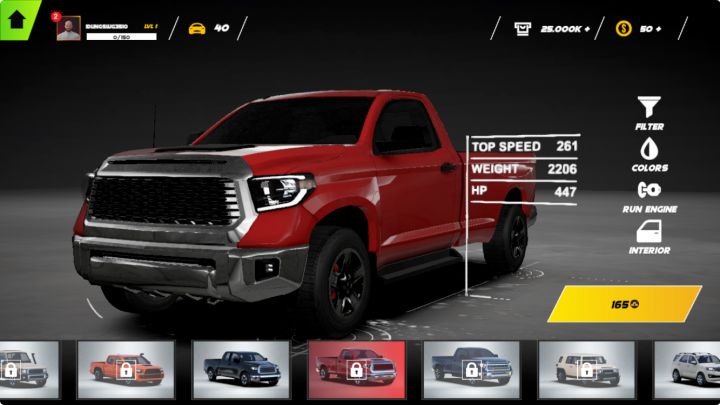Choose the highlighted red pickup thumbnail
The image size is (720, 405).
click(x=356, y=369)
